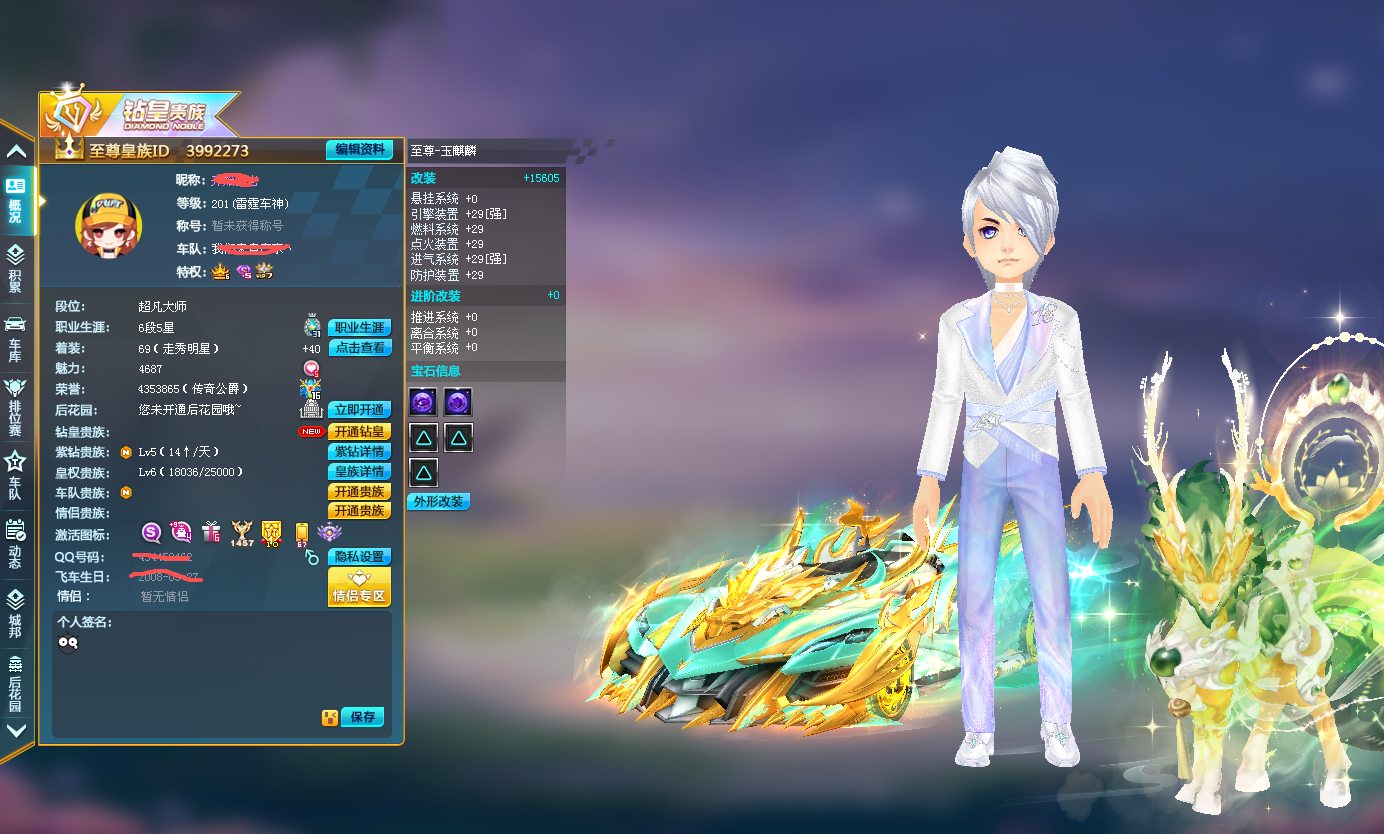Screen dimensions: 1384x834
Task: Open 隐私设置 privacy settings
Action: 359,557
